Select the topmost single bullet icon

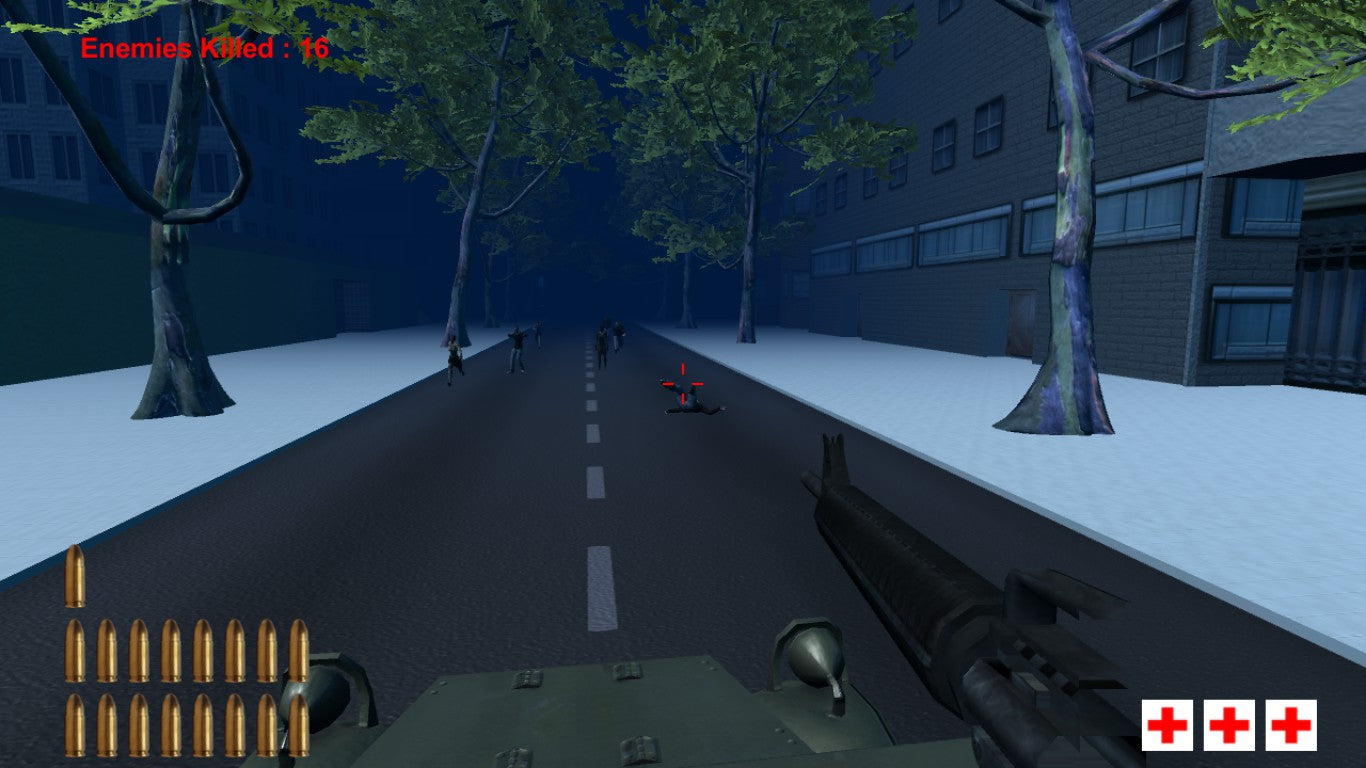coord(78,578)
